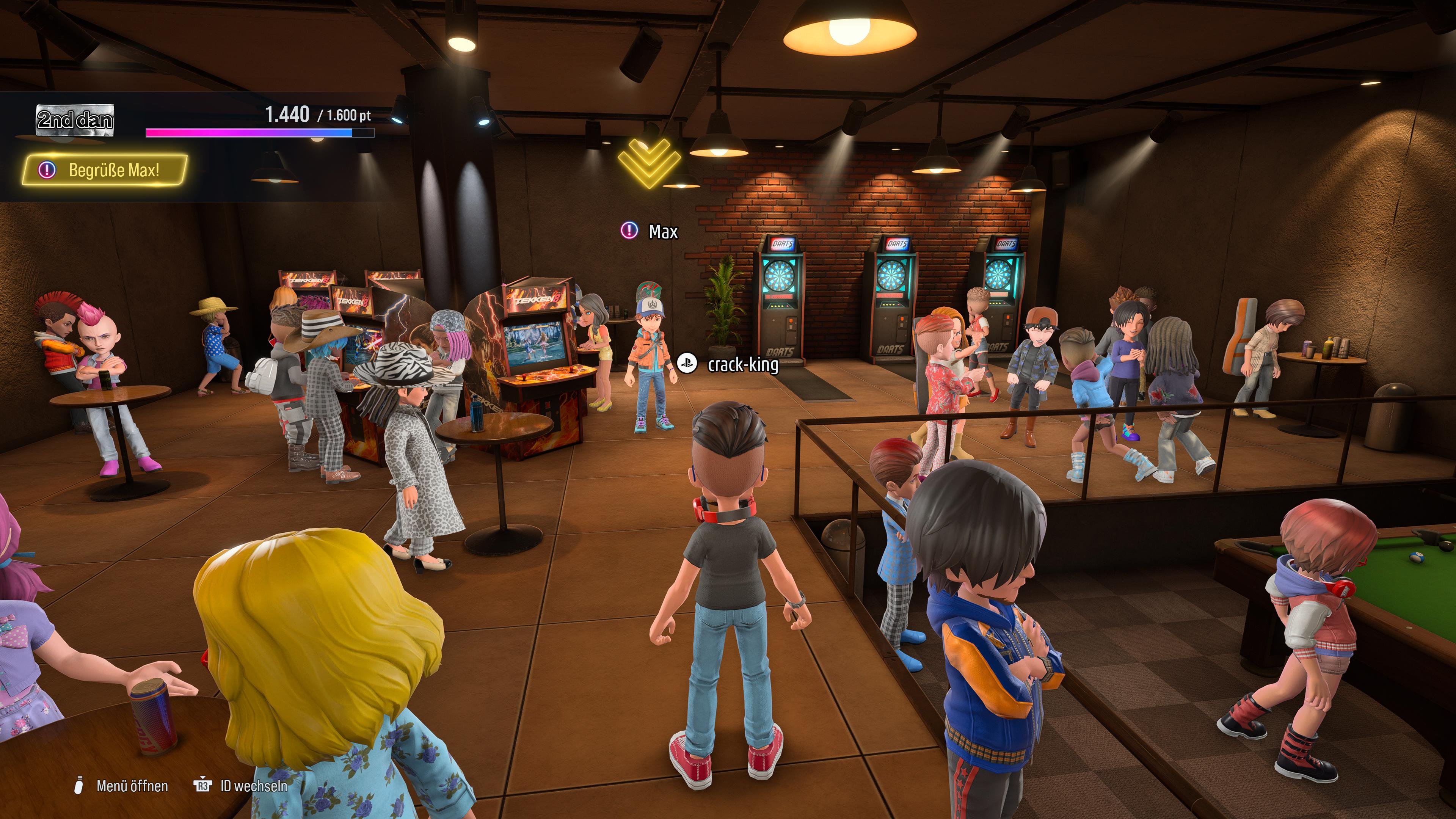Viewport: 1456px width, 819px height.
Task: Click the 2nd dan rank badge
Action: 75,120
